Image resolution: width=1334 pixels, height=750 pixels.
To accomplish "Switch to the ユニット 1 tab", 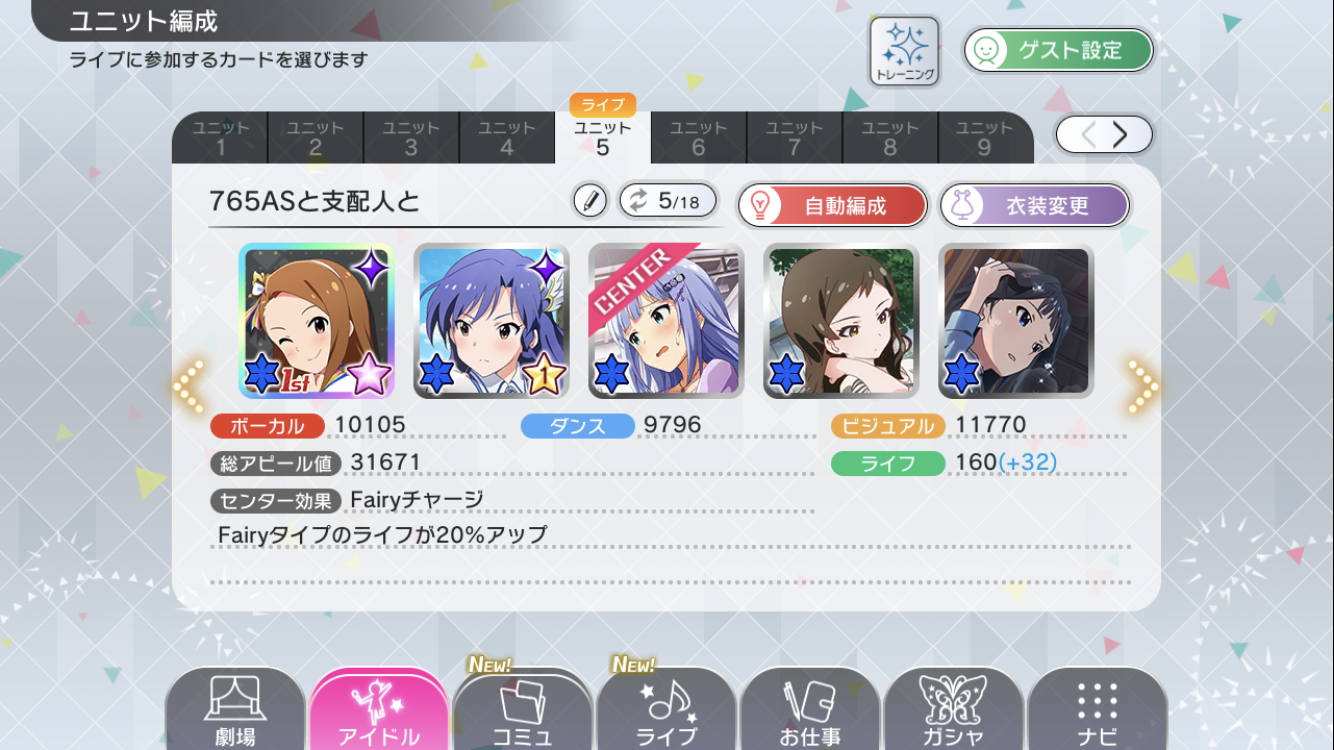I will (220, 138).
